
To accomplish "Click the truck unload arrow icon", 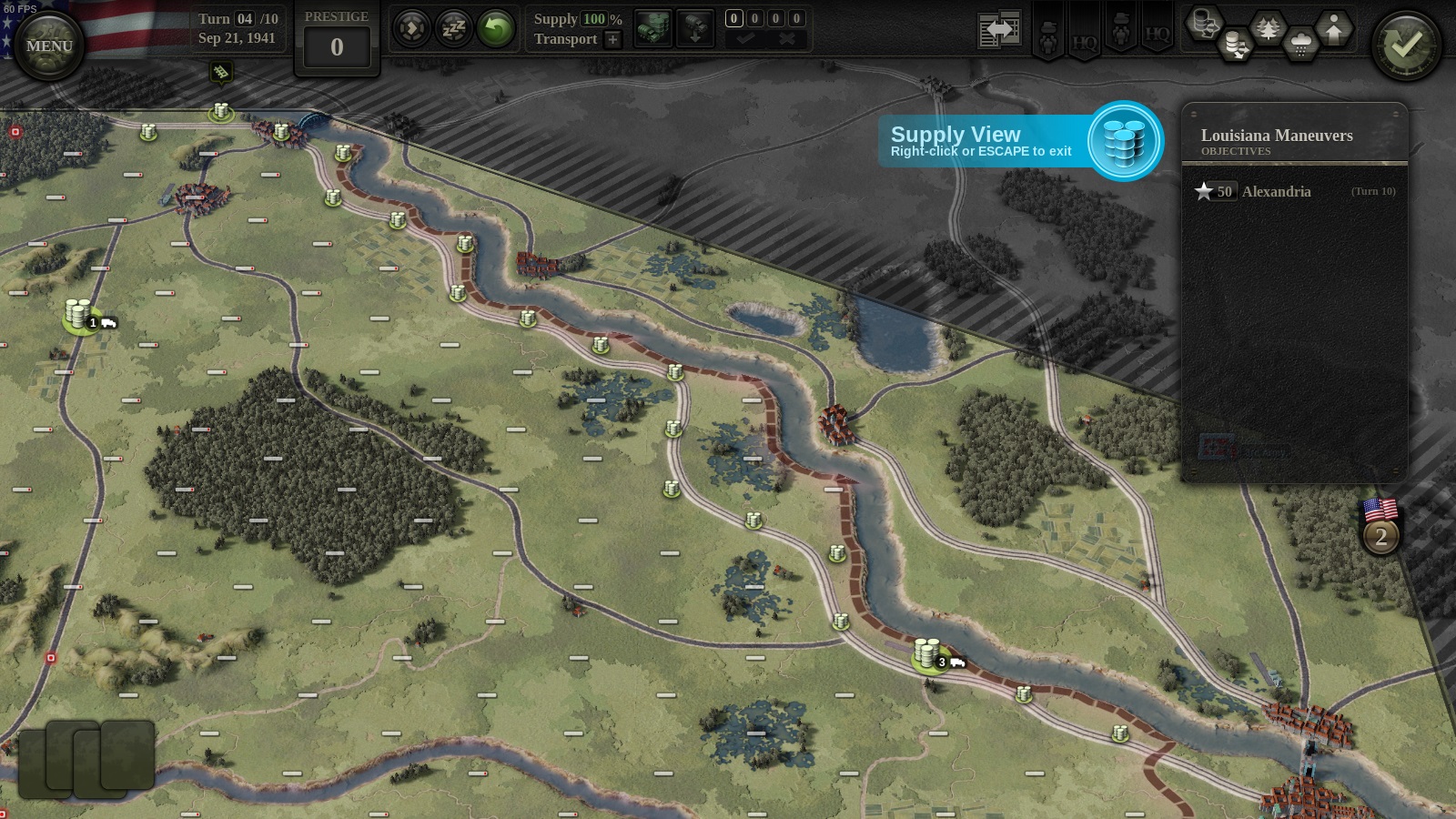I will click(694, 27).
